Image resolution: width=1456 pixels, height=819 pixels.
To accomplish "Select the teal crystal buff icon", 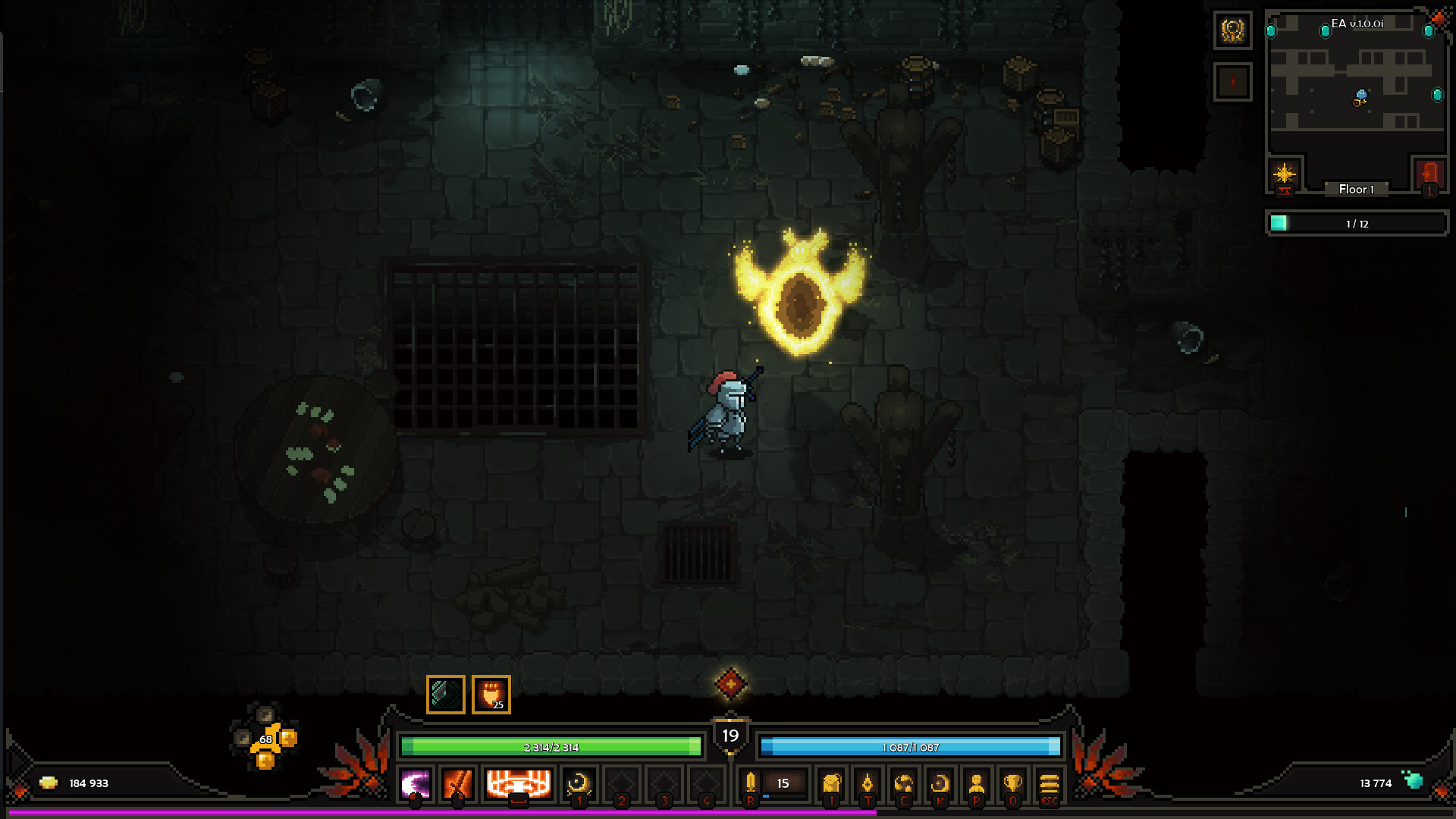I will [446, 694].
